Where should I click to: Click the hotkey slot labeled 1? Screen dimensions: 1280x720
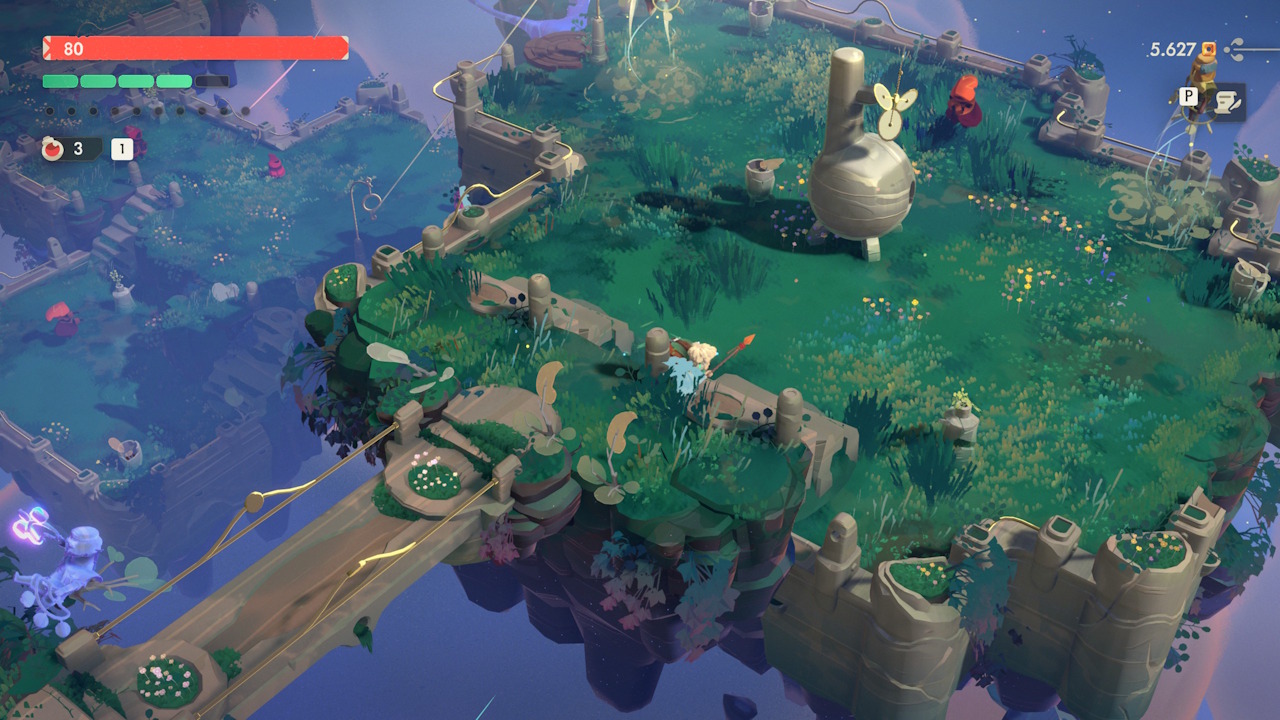coord(121,147)
